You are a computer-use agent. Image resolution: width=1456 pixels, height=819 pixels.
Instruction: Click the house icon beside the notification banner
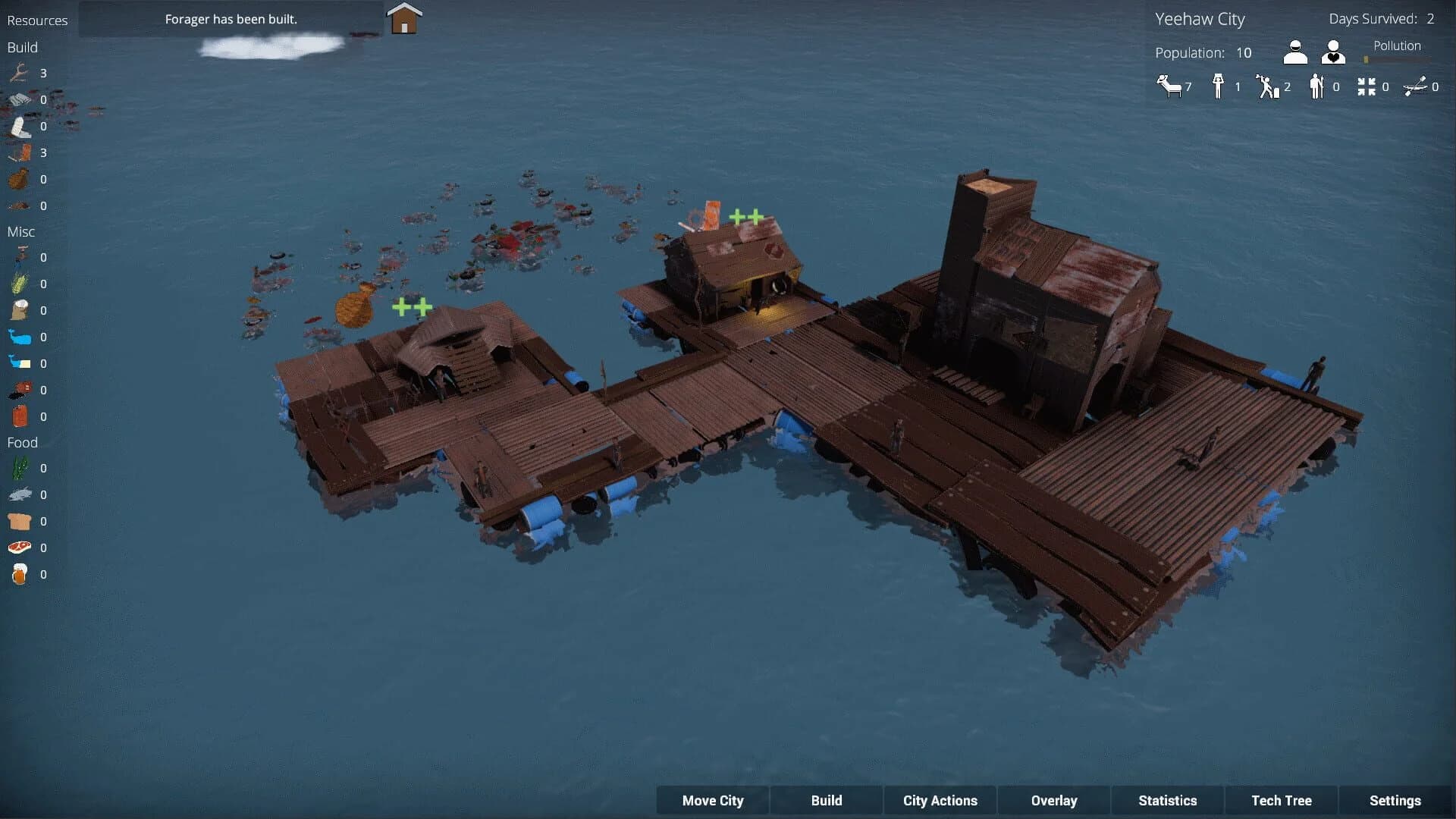click(403, 18)
